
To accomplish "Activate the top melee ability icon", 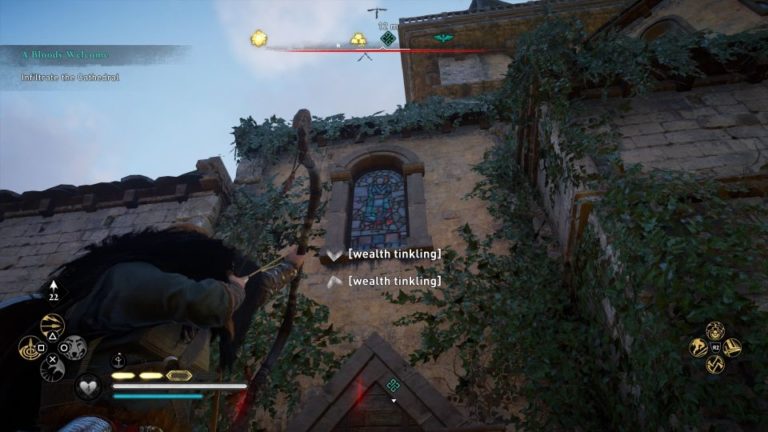I will 715,331.
